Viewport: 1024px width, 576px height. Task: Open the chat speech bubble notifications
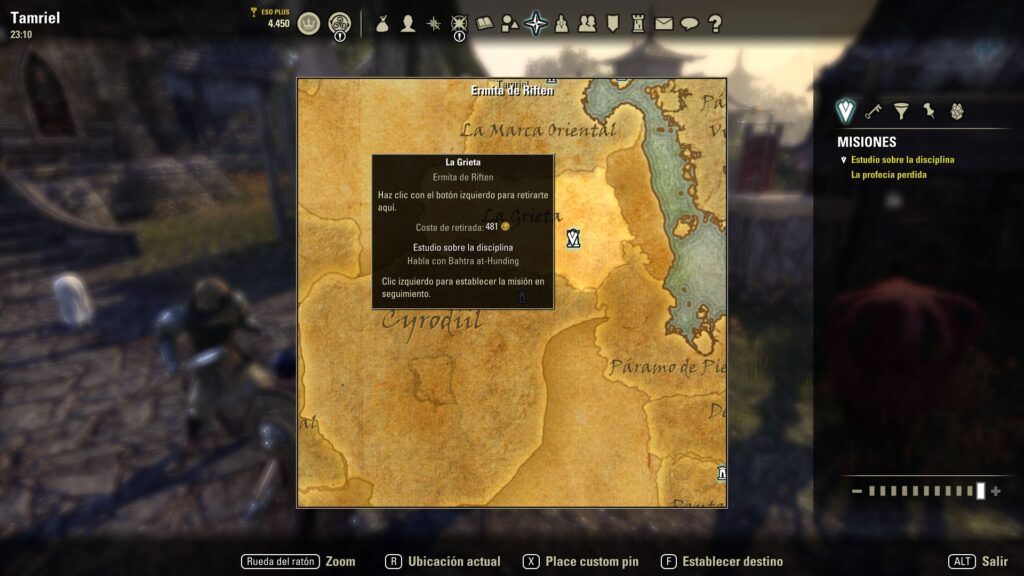tap(690, 23)
